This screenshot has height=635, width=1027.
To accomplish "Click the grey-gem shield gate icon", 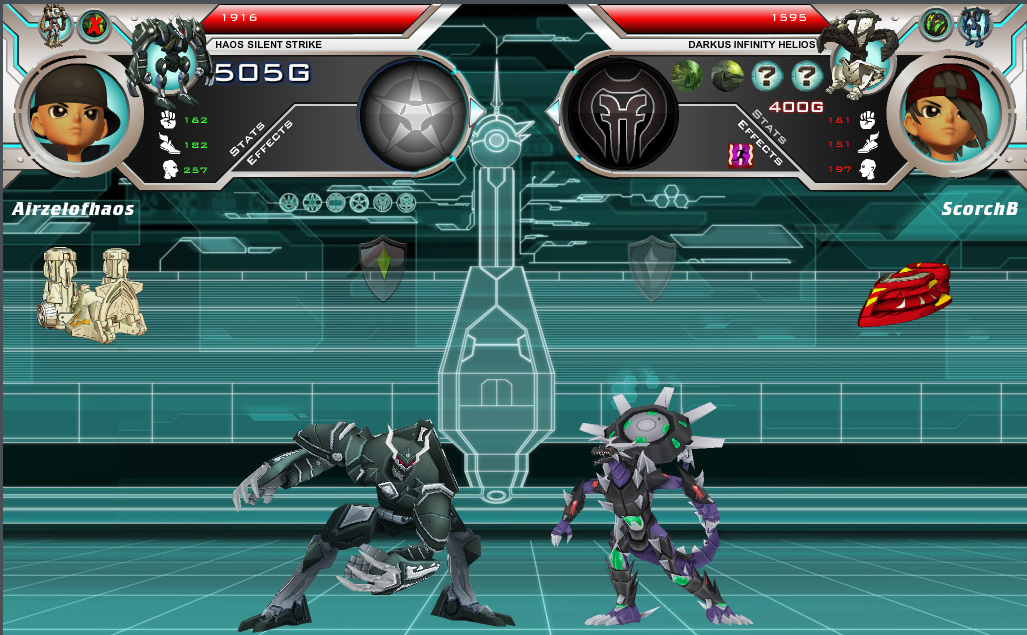I will coord(652,268).
